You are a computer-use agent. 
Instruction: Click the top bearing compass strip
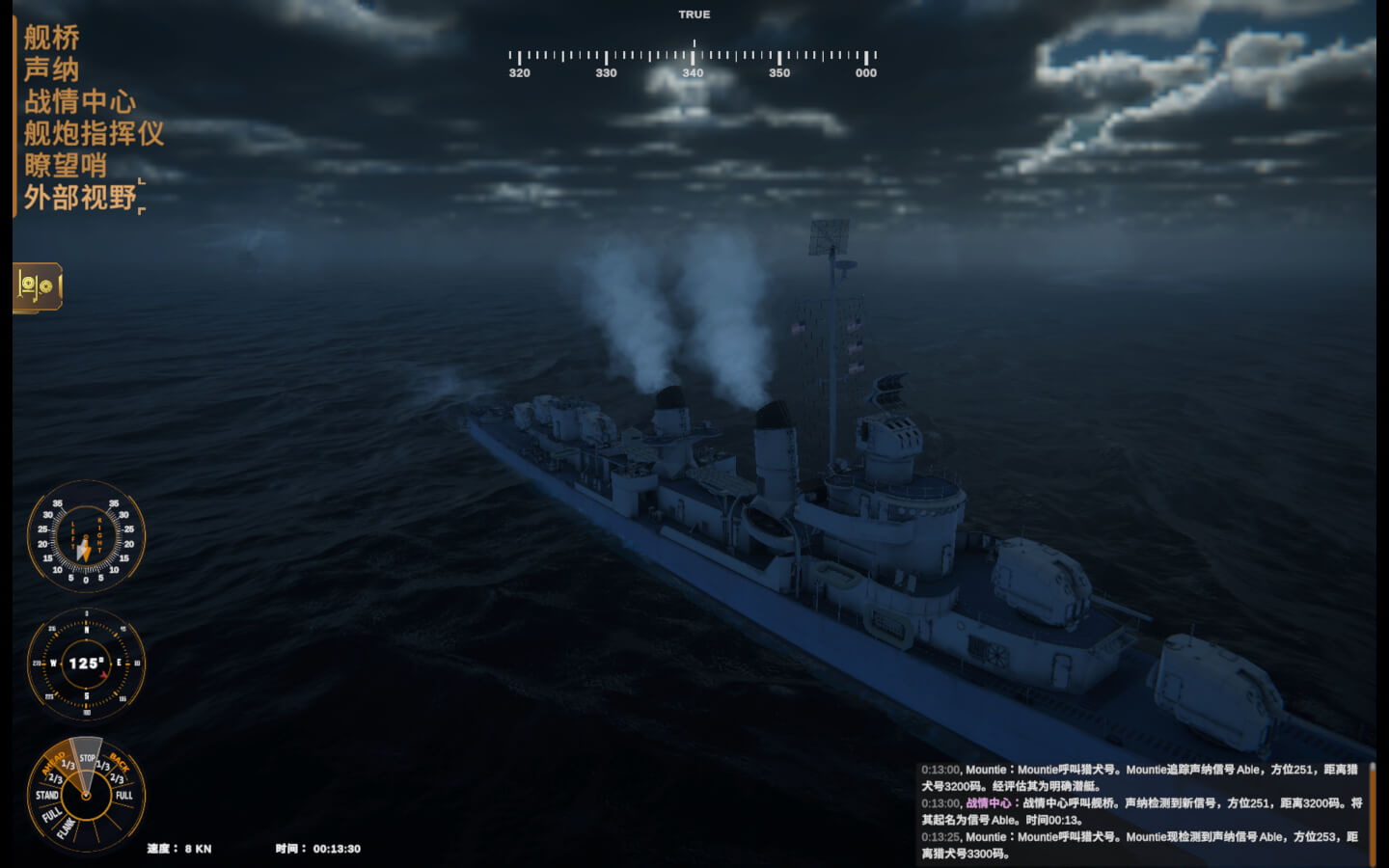coord(693,59)
